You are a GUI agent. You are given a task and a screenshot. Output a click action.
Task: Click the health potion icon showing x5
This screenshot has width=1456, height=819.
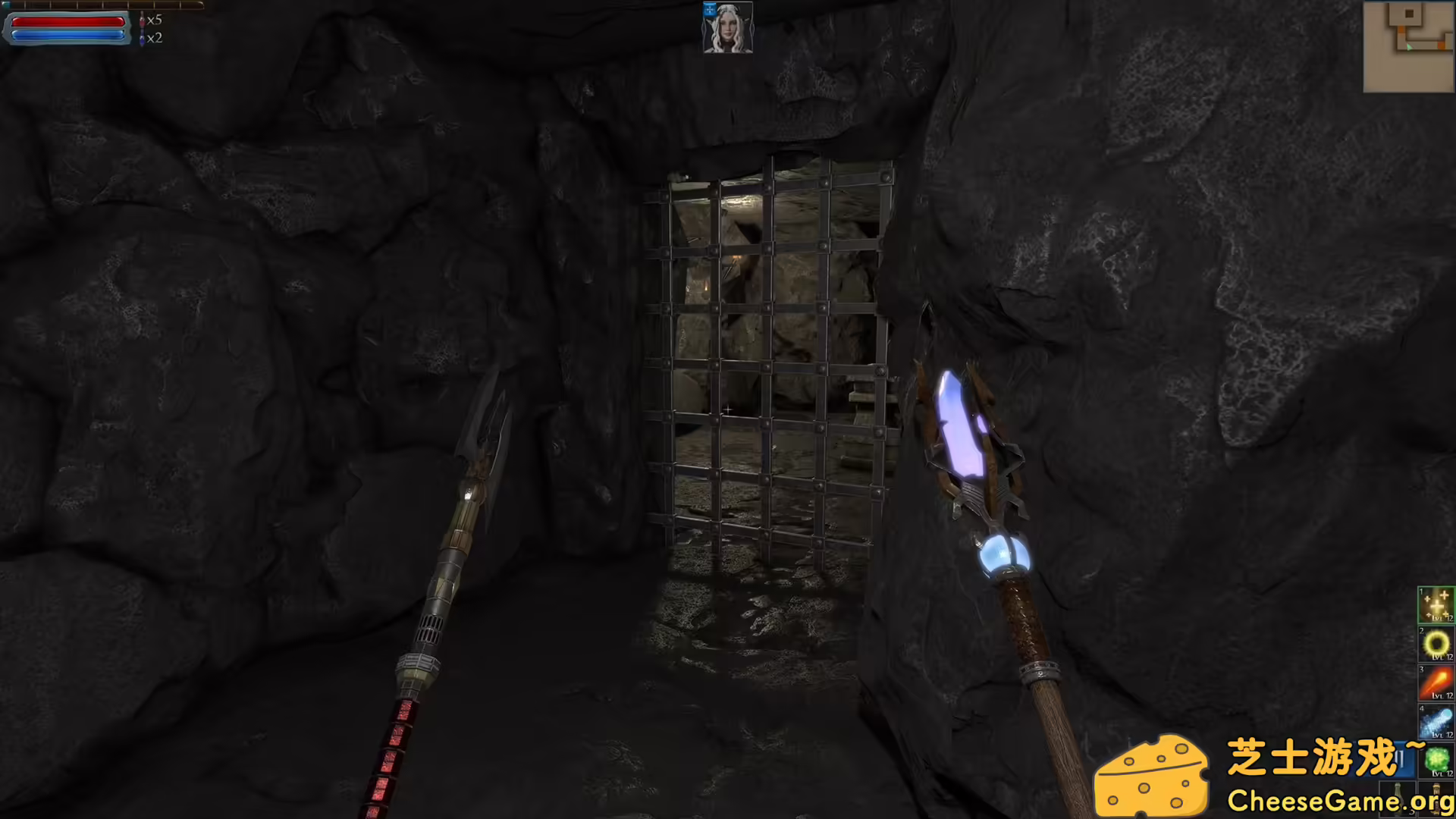pyautogui.click(x=143, y=21)
